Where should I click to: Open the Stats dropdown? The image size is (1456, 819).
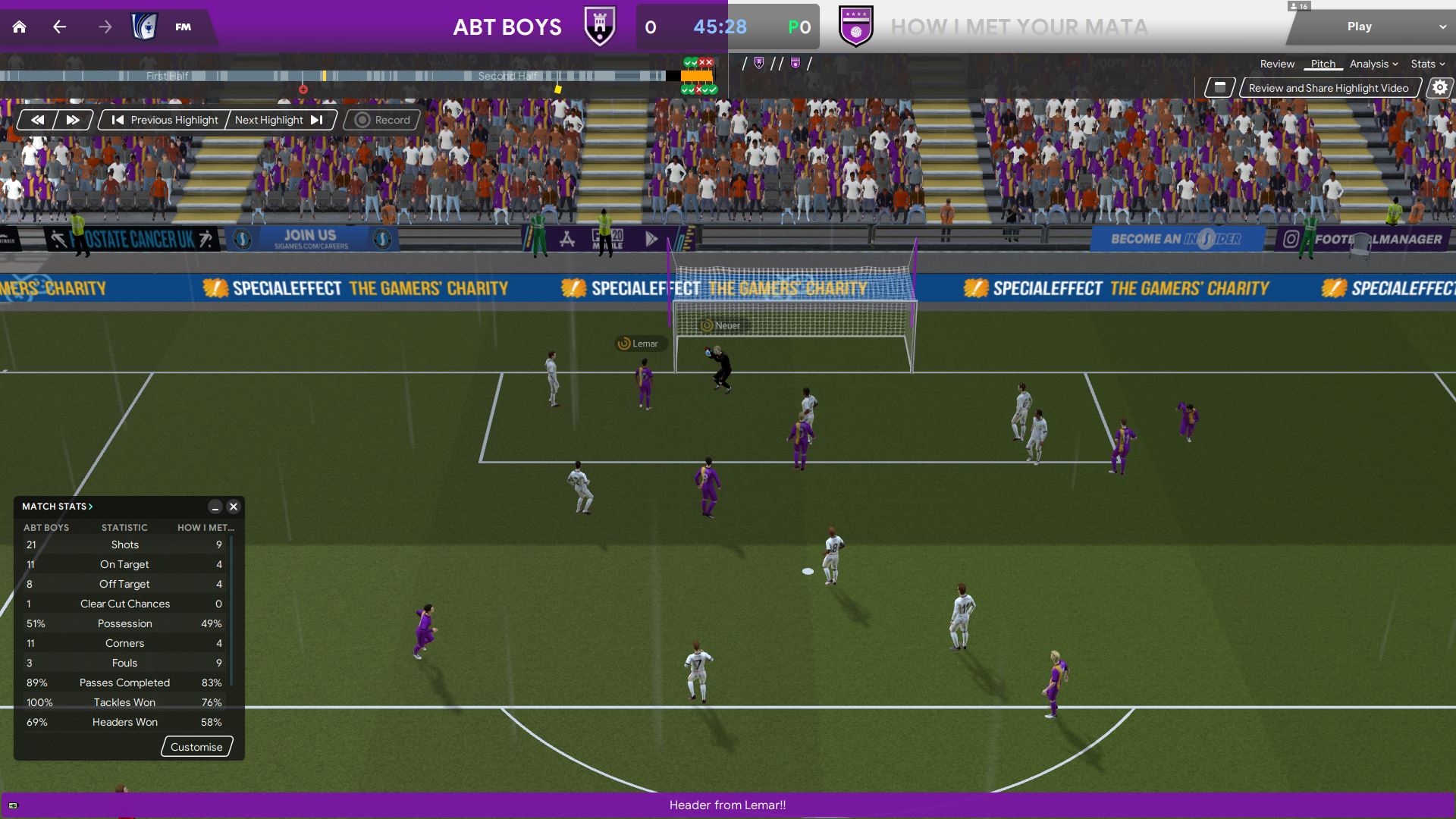[1427, 64]
